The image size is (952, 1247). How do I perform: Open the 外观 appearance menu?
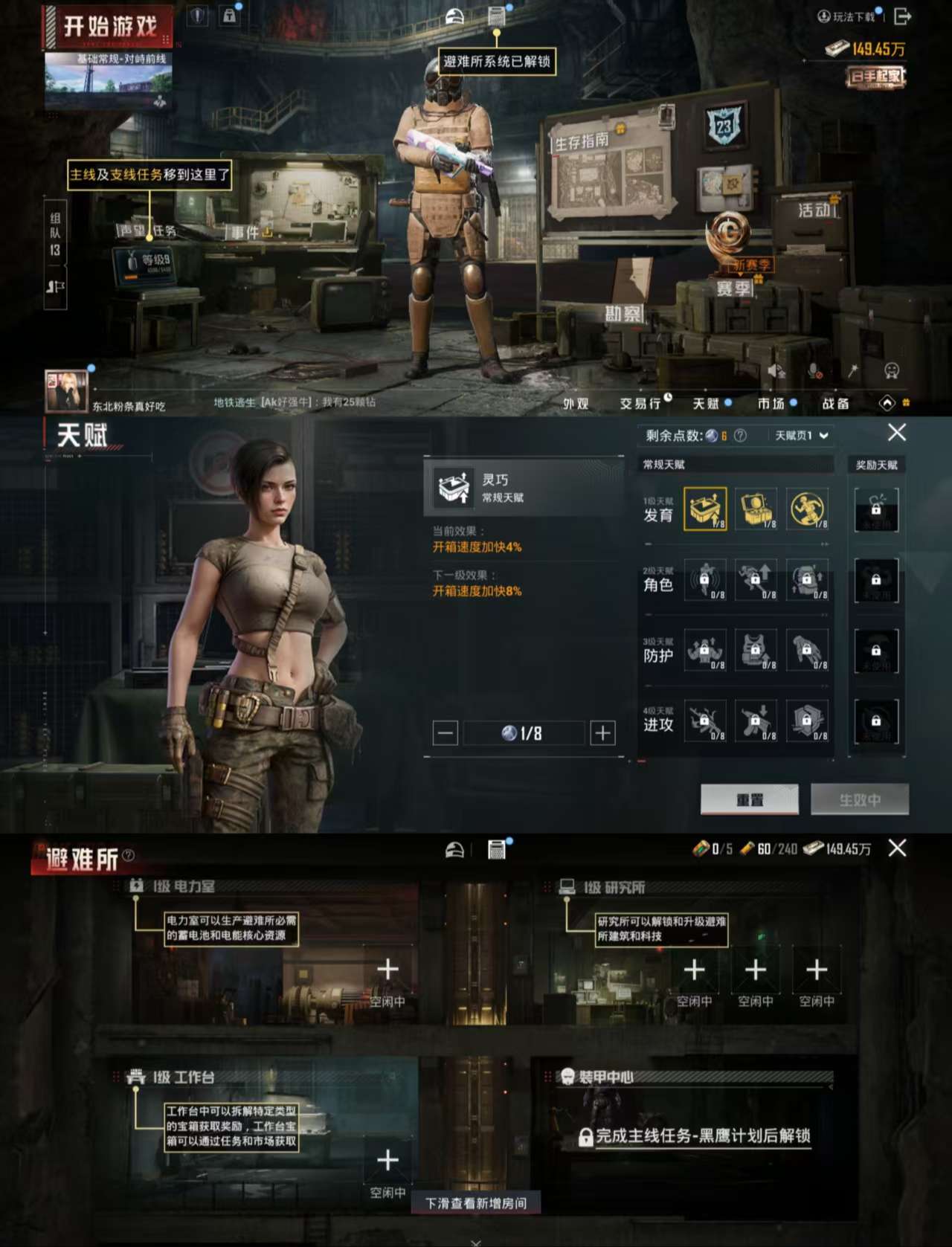(576, 403)
